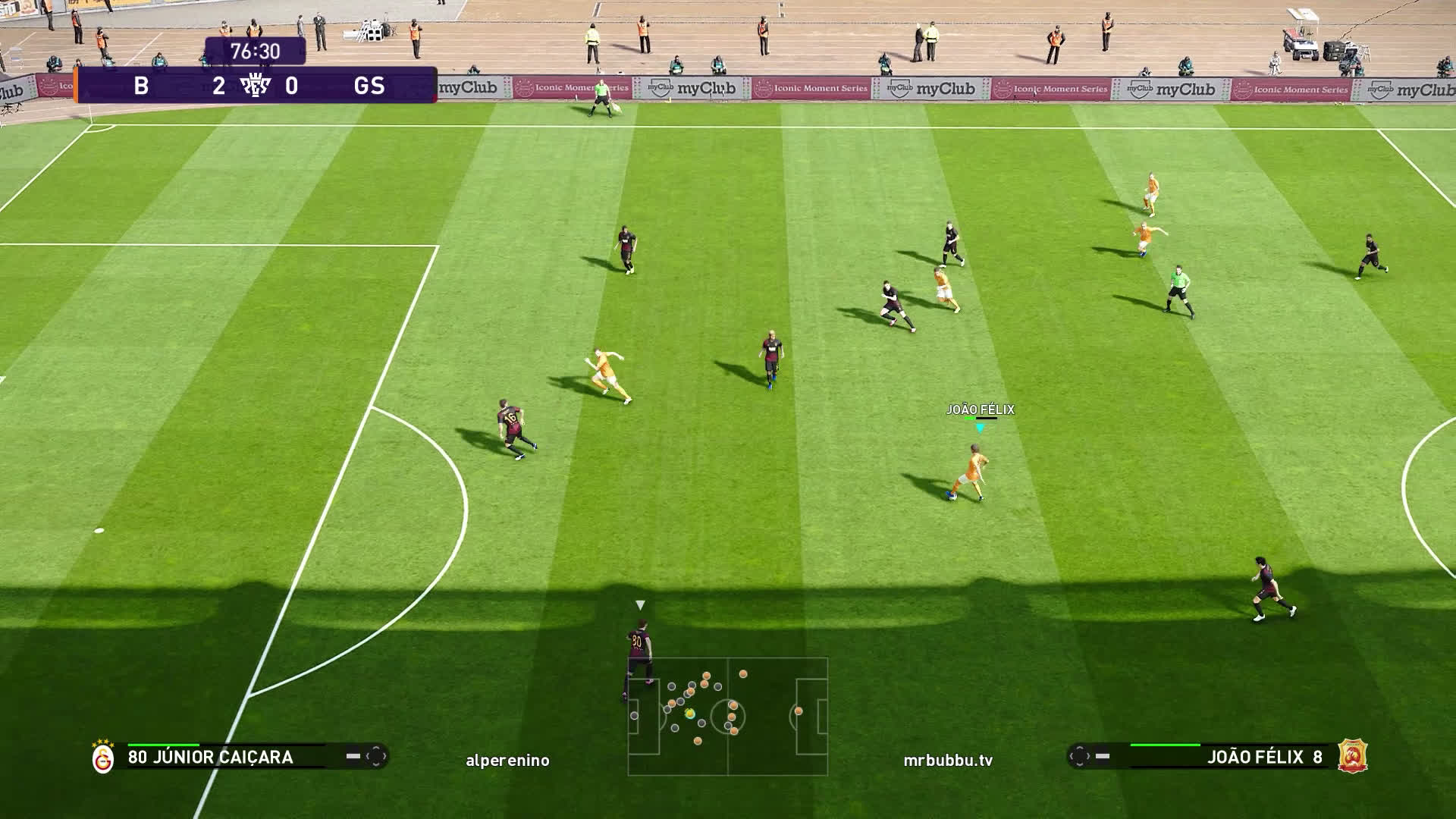
Task: Select the João Félix 8 player name panel
Action: click(x=1263, y=757)
